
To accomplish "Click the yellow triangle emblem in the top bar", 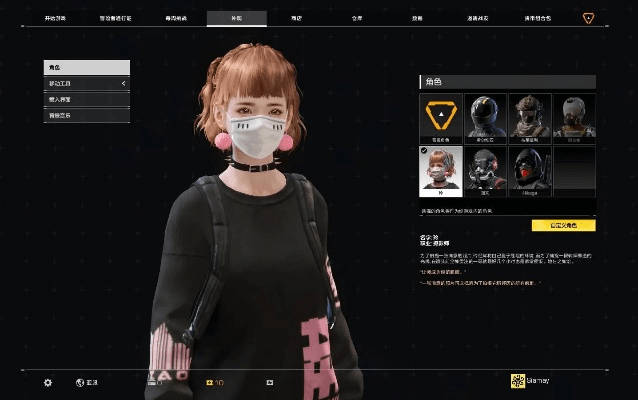I will click(588, 18).
